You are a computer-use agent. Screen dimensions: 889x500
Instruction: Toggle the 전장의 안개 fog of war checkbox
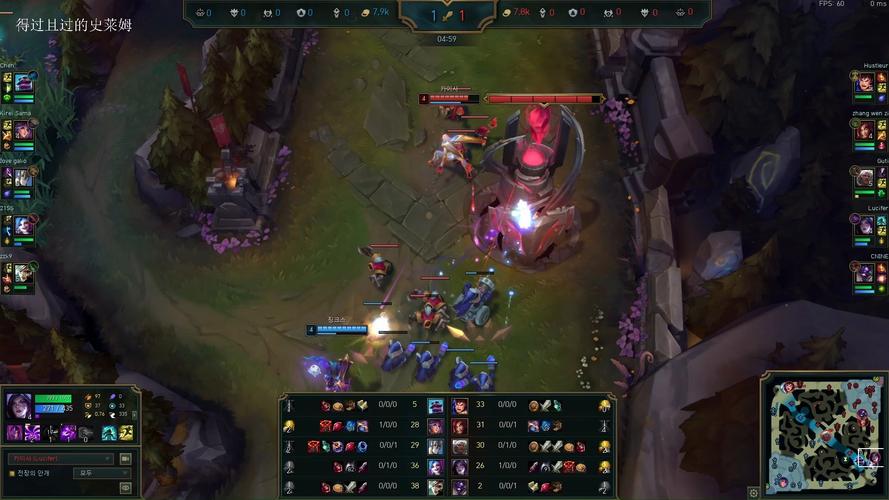tap(12, 473)
